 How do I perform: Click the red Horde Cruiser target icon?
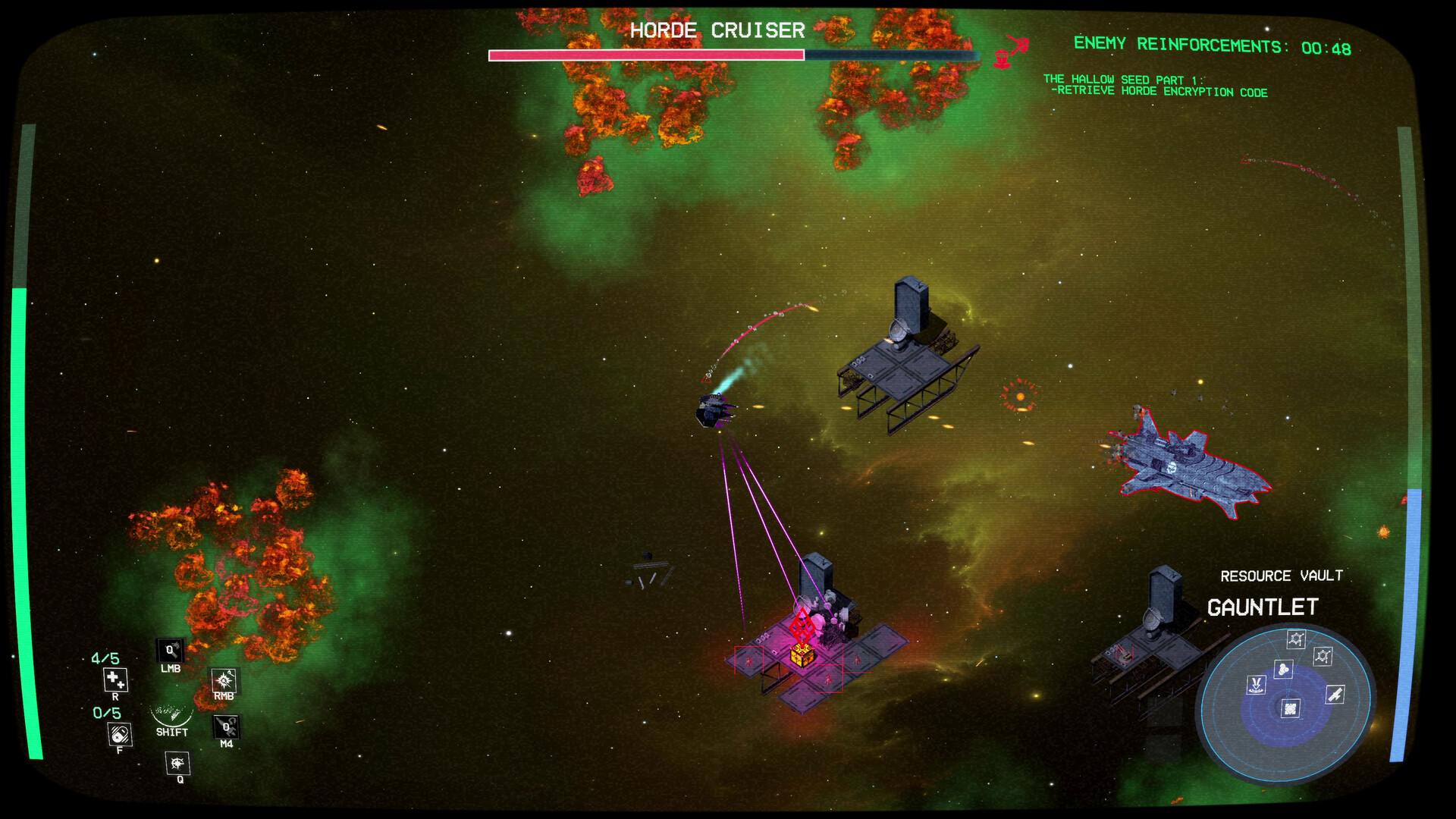tap(1011, 51)
